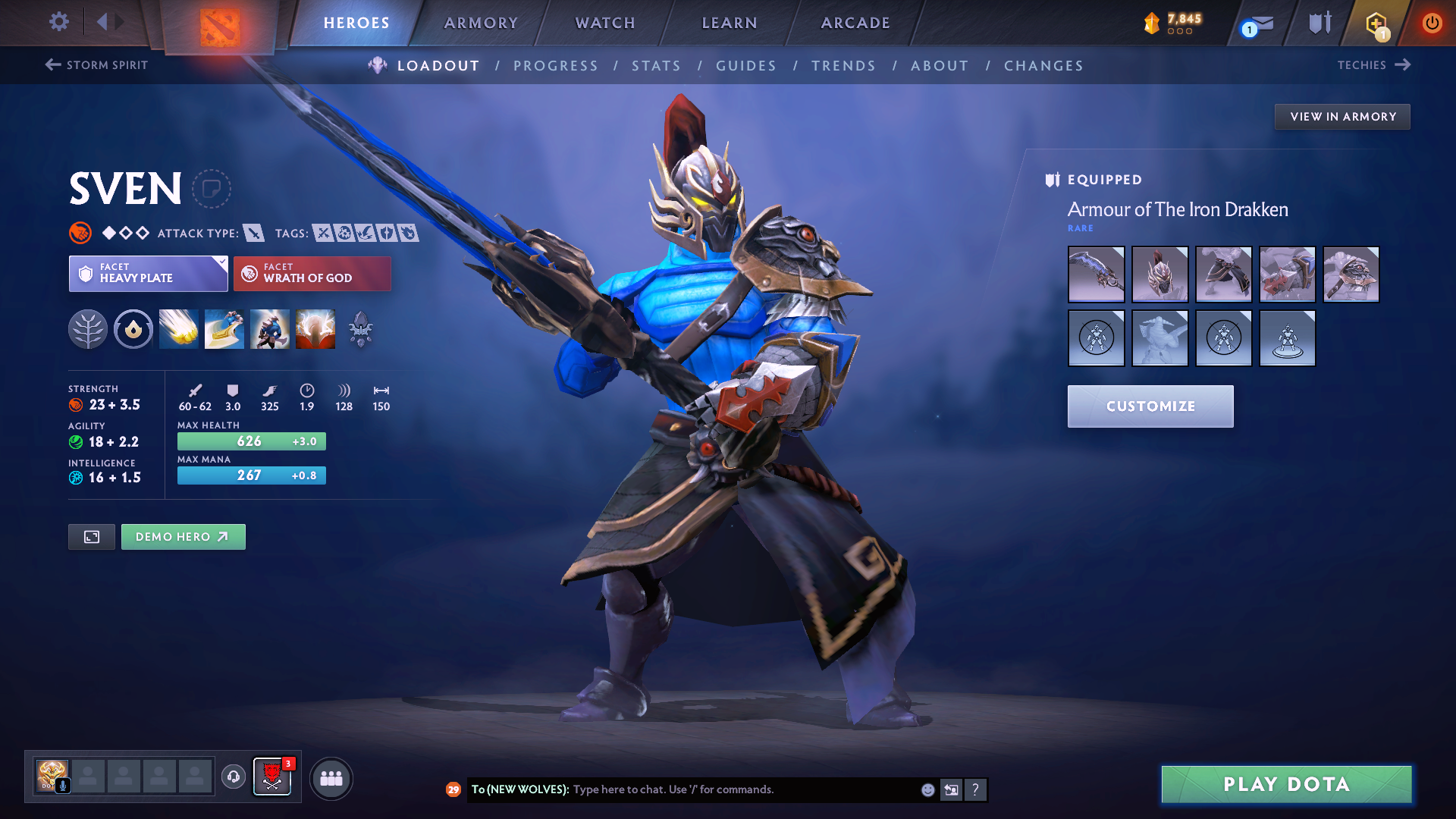Open the Aghanim's Shard icon
Screen dimensions: 1456x819
tap(360, 329)
